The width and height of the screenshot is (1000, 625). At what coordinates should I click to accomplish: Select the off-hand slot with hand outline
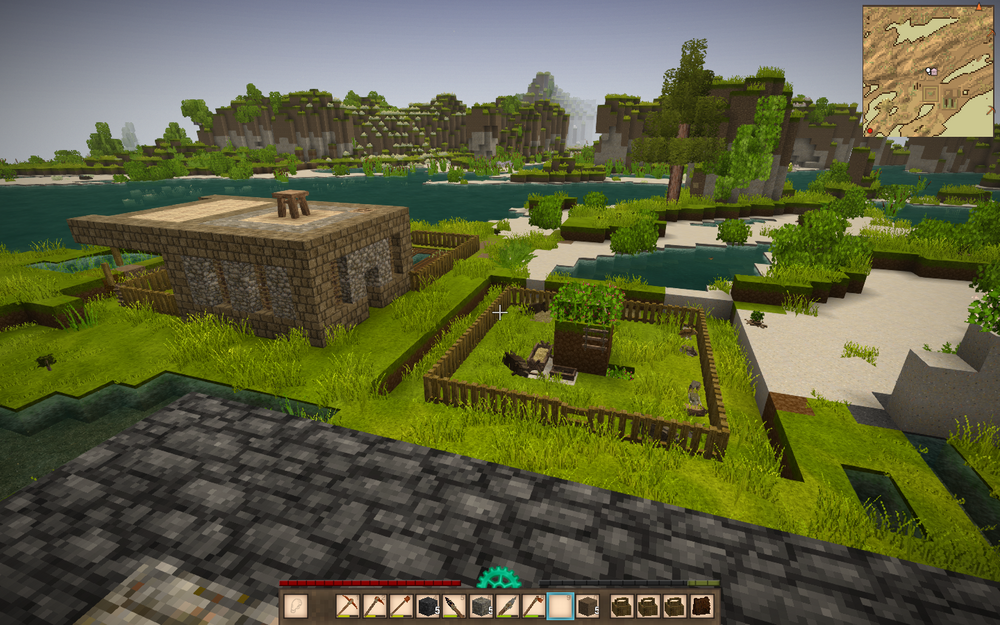pyautogui.click(x=295, y=606)
